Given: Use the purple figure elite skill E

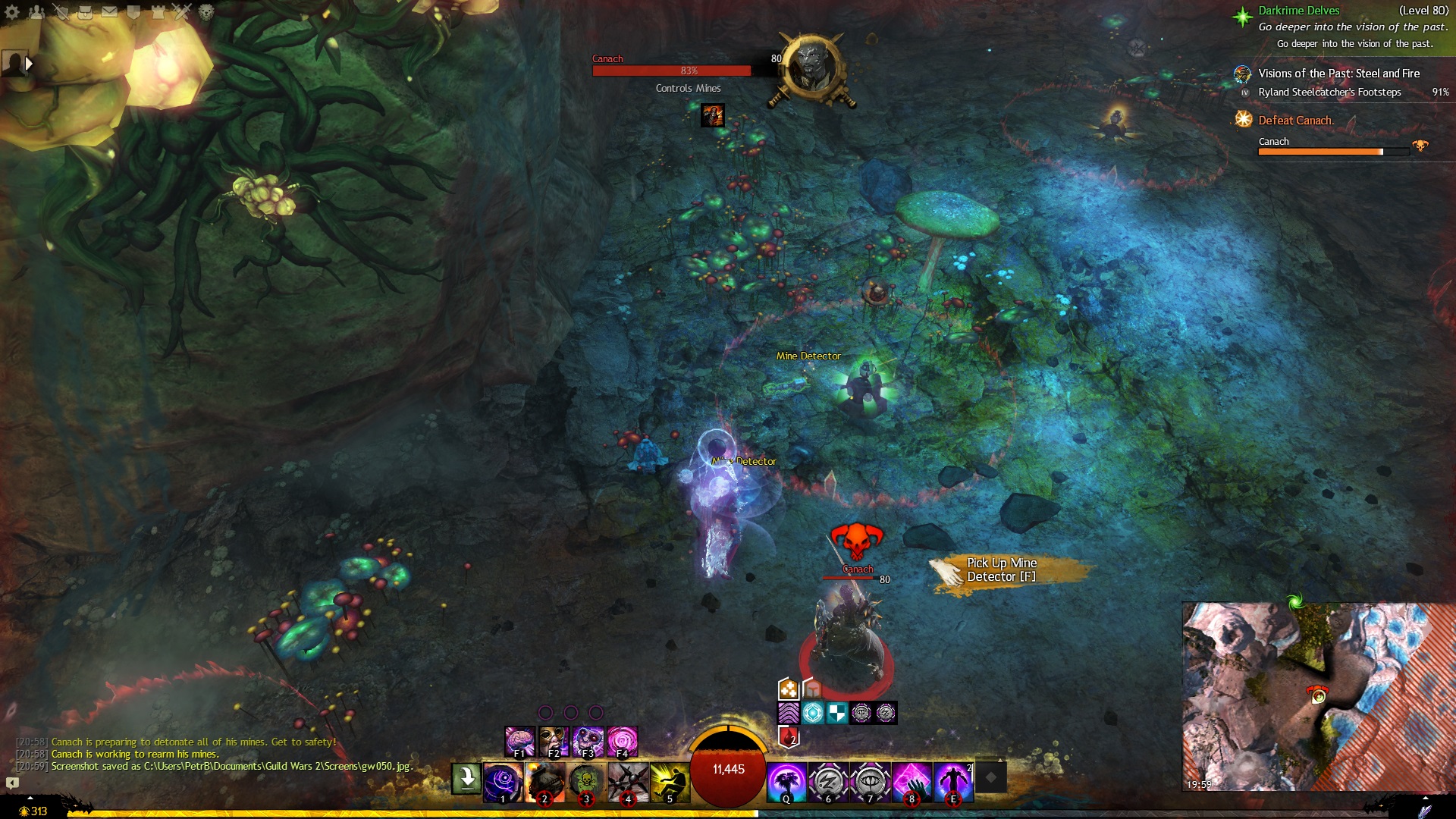Looking at the screenshot, I should 953,783.
